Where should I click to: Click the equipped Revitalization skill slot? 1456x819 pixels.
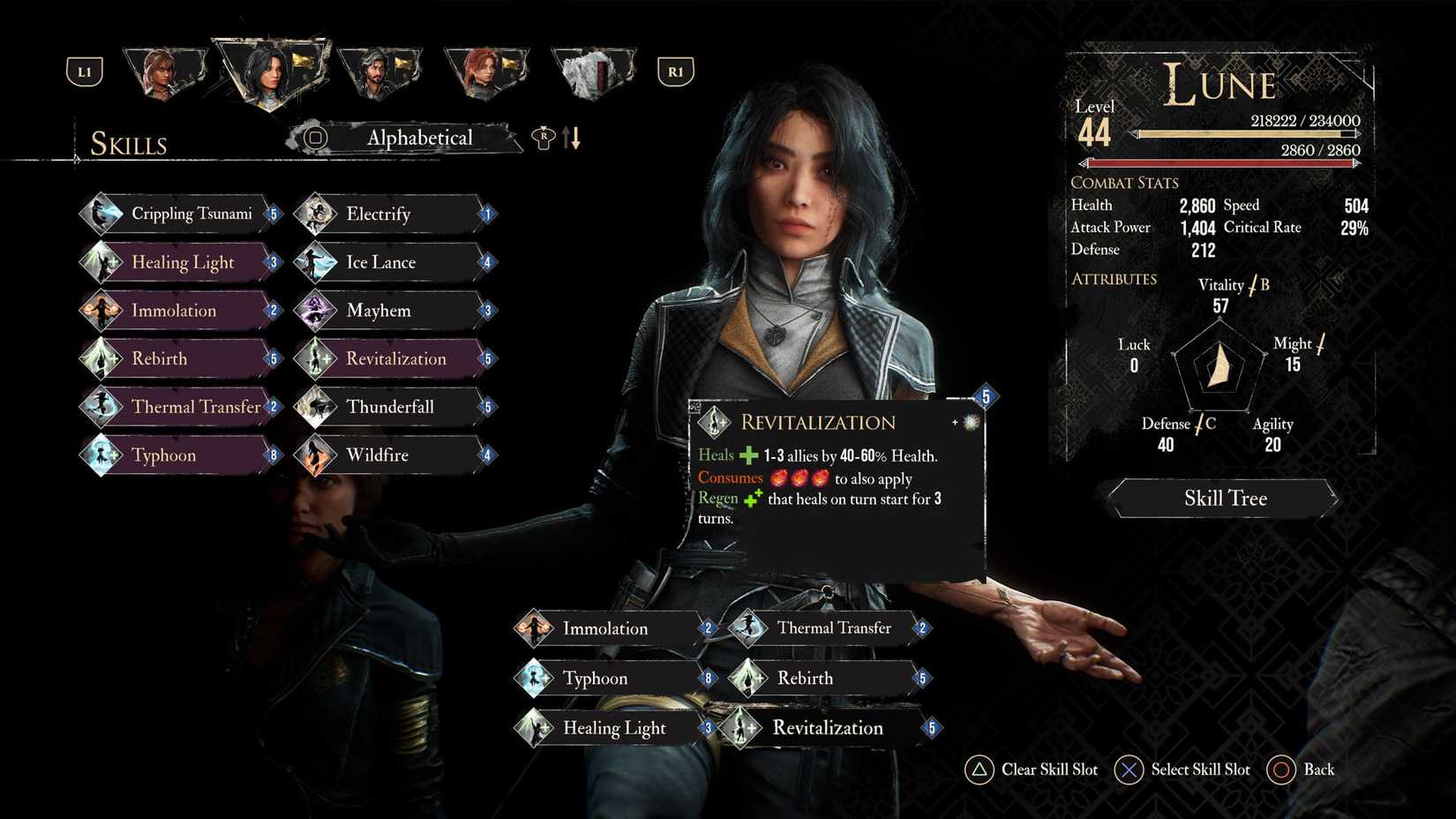828,728
